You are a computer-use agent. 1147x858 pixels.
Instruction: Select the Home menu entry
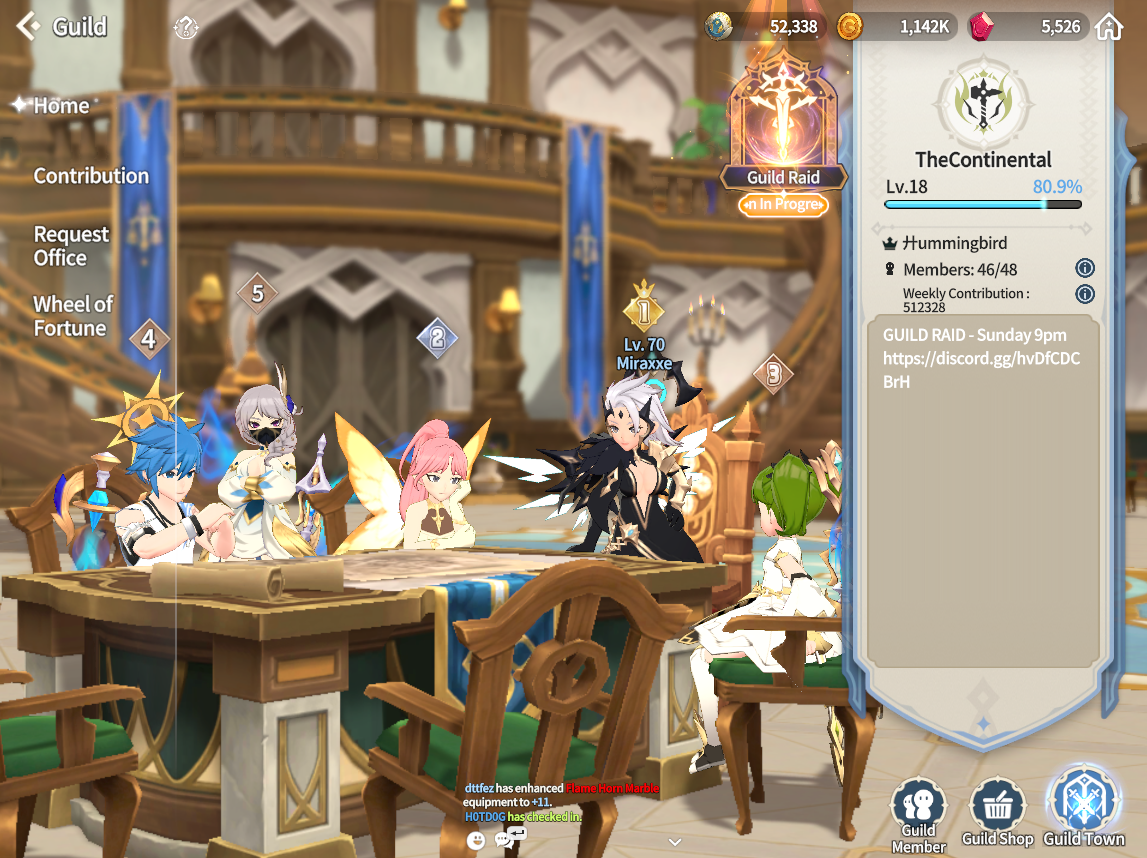coord(61,105)
